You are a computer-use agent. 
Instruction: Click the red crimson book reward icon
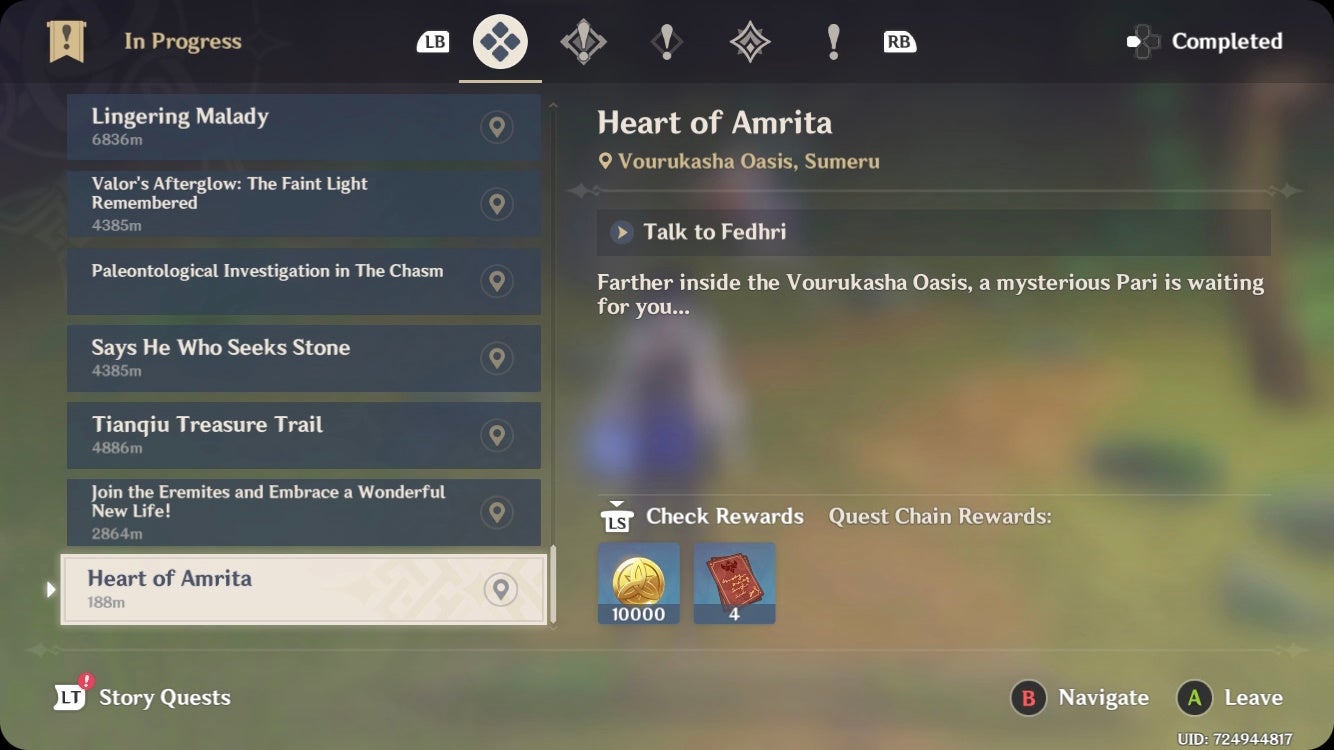734,583
